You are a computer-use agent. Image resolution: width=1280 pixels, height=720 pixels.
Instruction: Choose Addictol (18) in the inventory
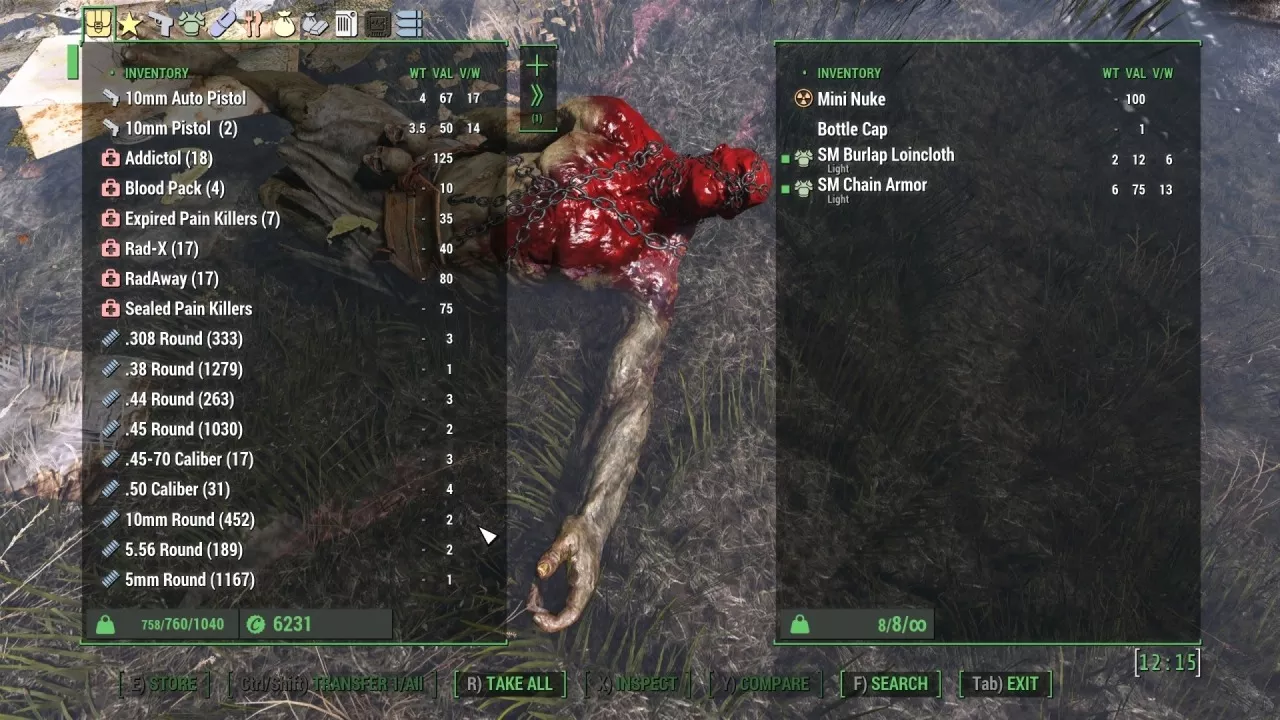pos(168,158)
